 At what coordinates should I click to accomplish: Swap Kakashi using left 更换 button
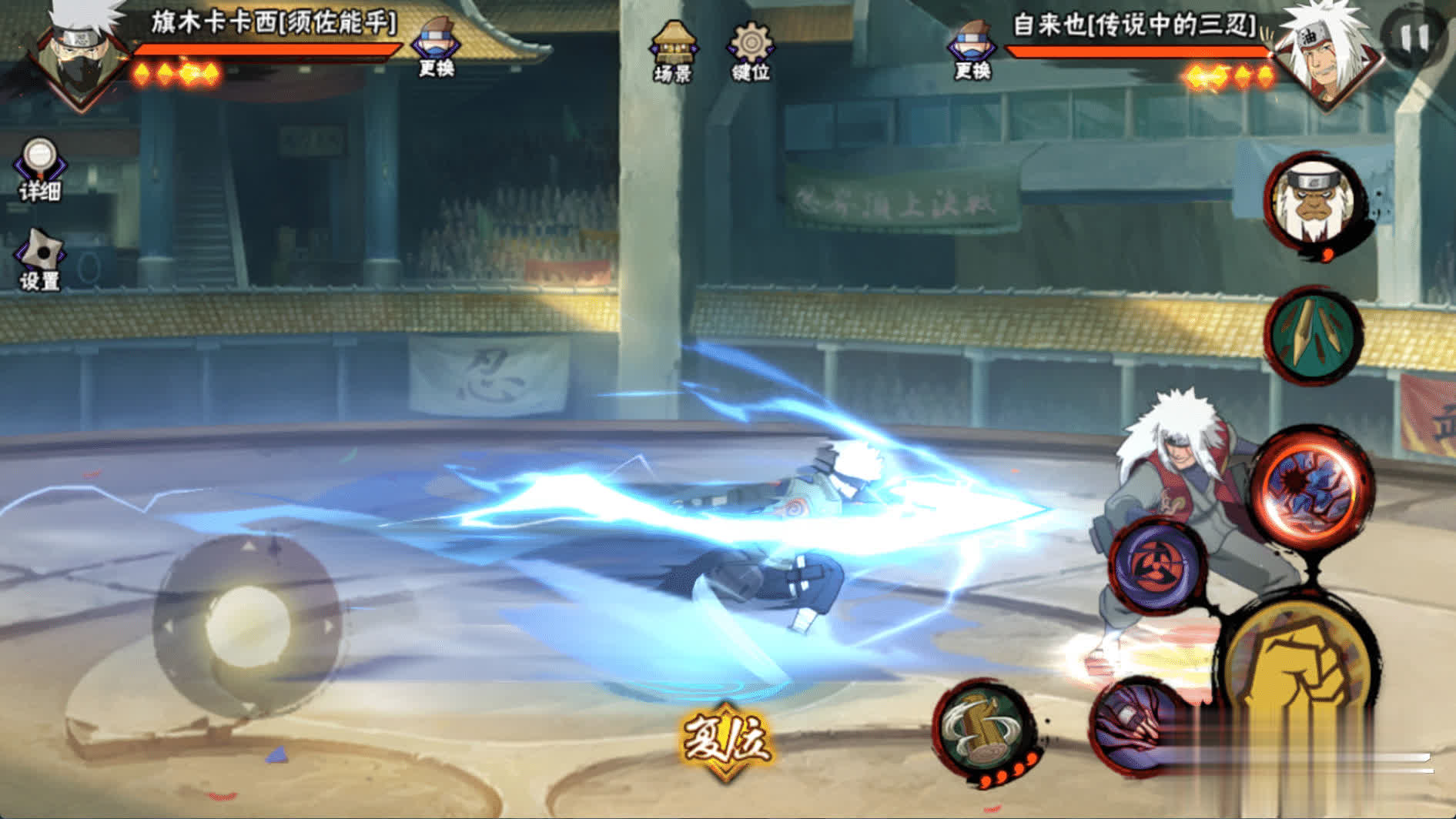(436, 48)
